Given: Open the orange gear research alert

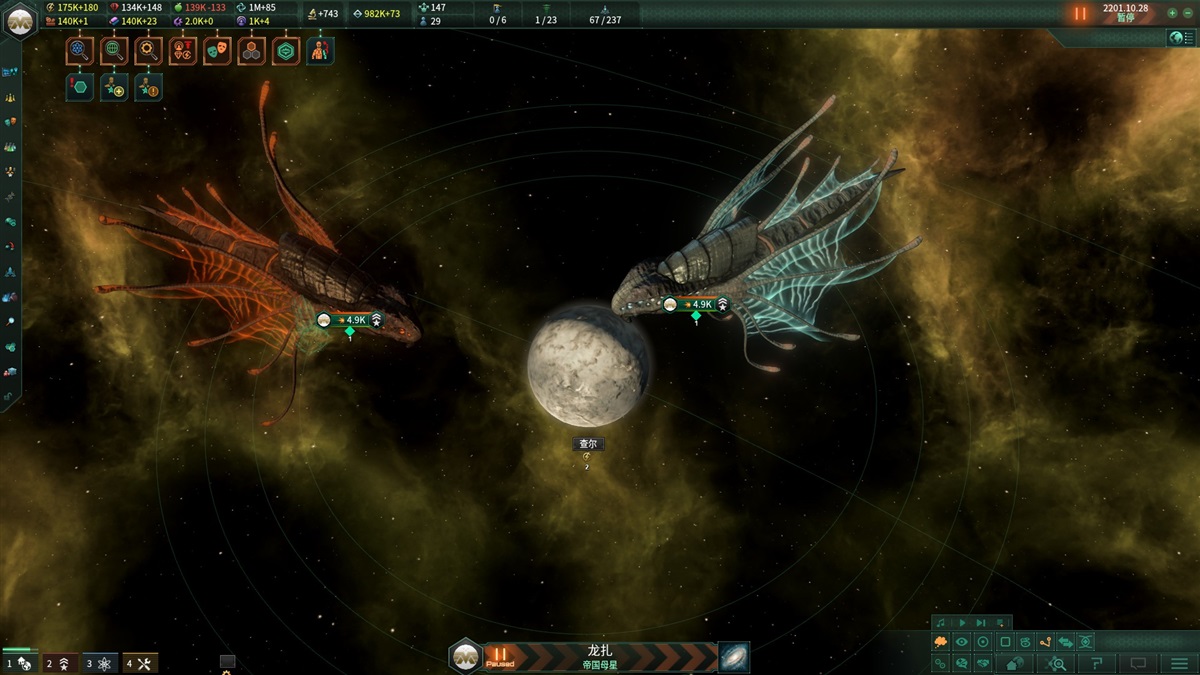Looking at the screenshot, I should 149,51.
